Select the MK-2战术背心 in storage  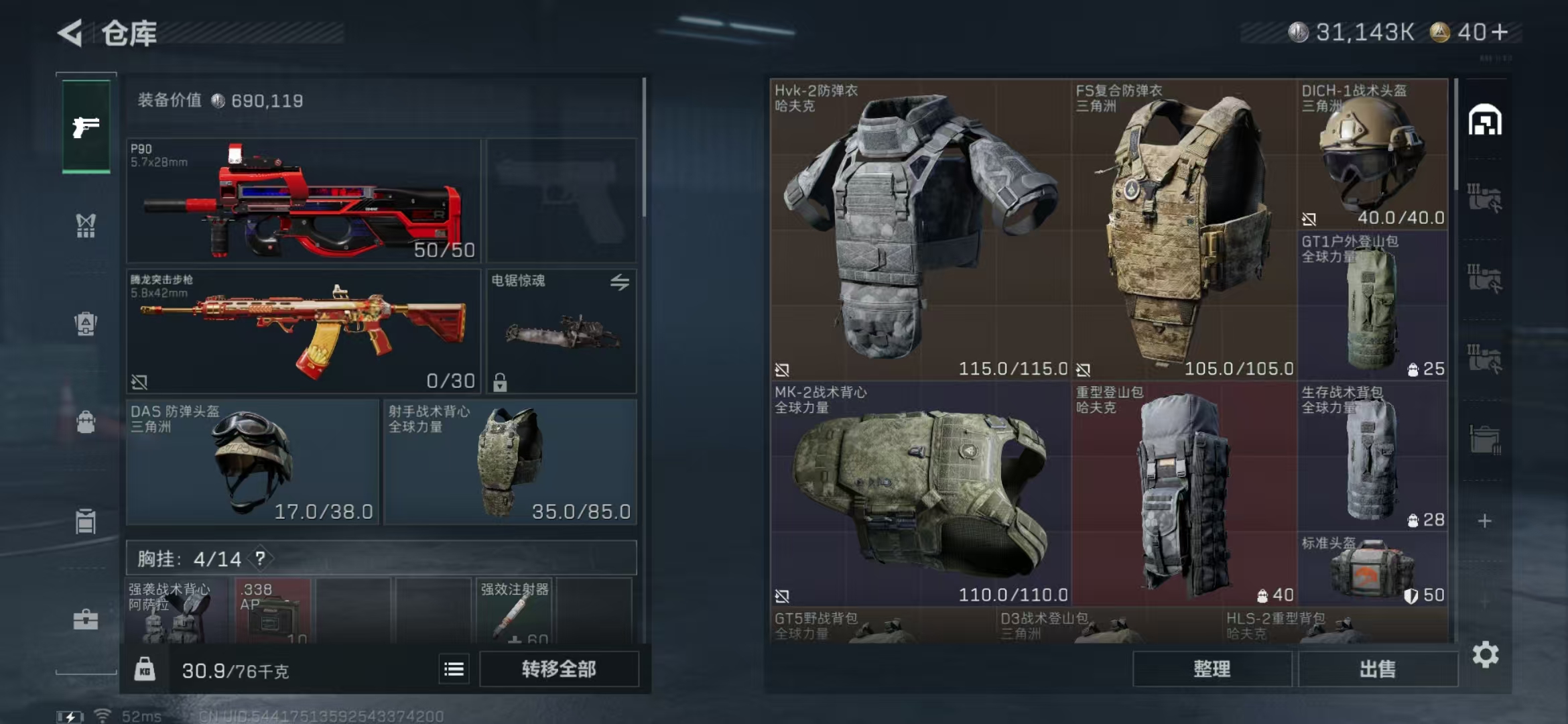pyautogui.click(x=920, y=494)
